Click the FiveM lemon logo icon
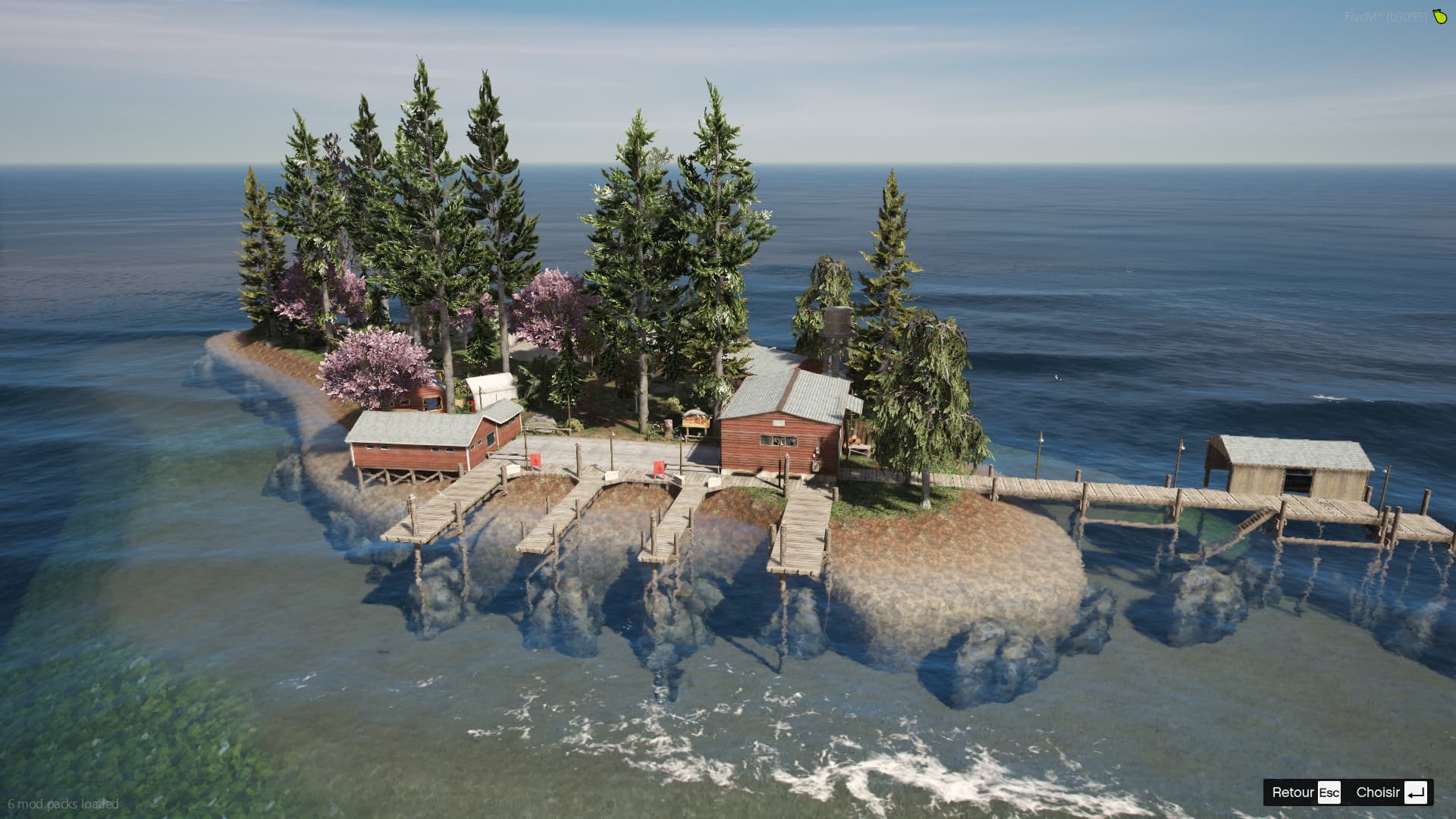This screenshot has height=819, width=1456. point(1439,17)
